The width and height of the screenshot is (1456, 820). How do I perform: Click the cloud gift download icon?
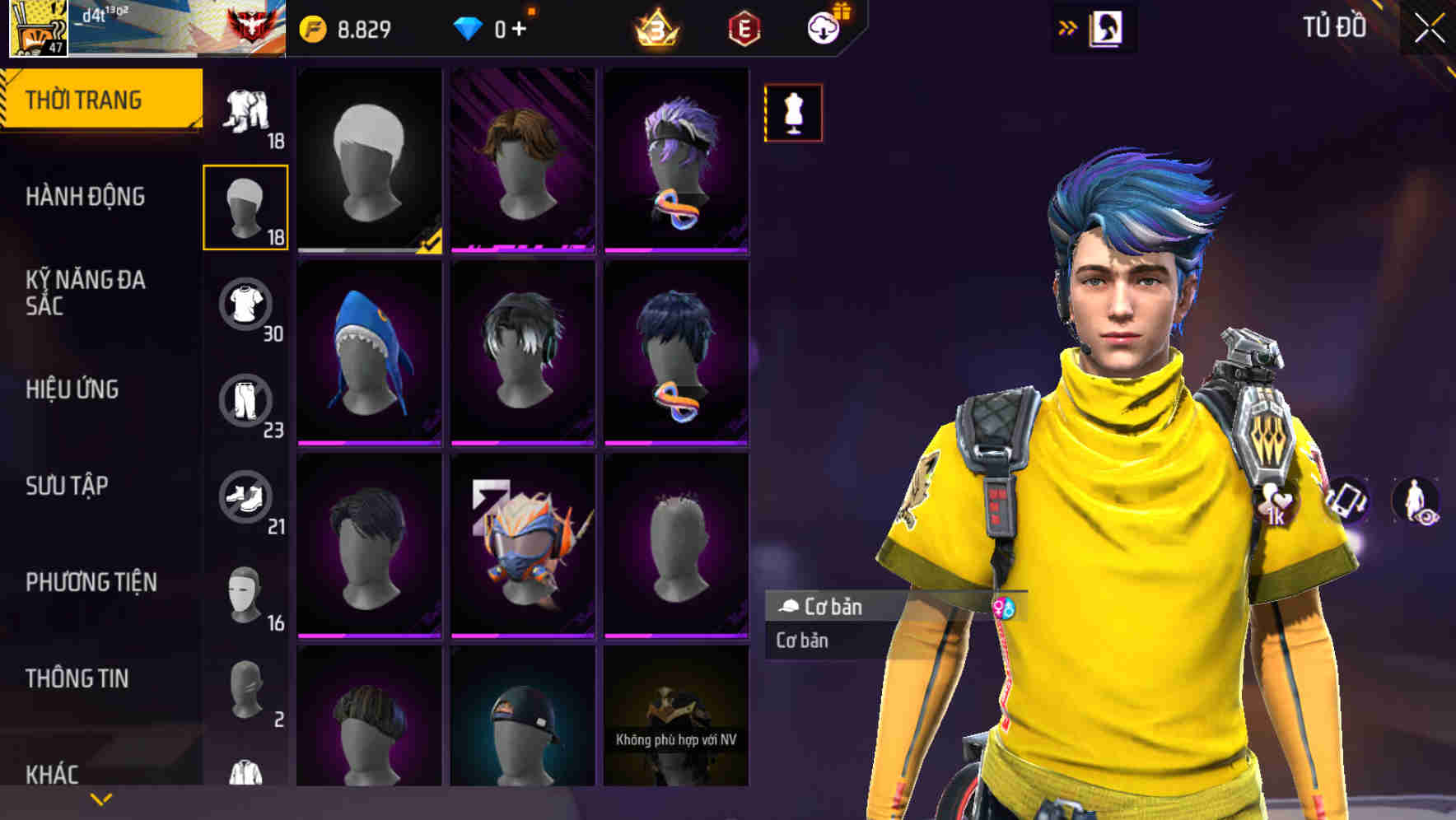tap(824, 27)
